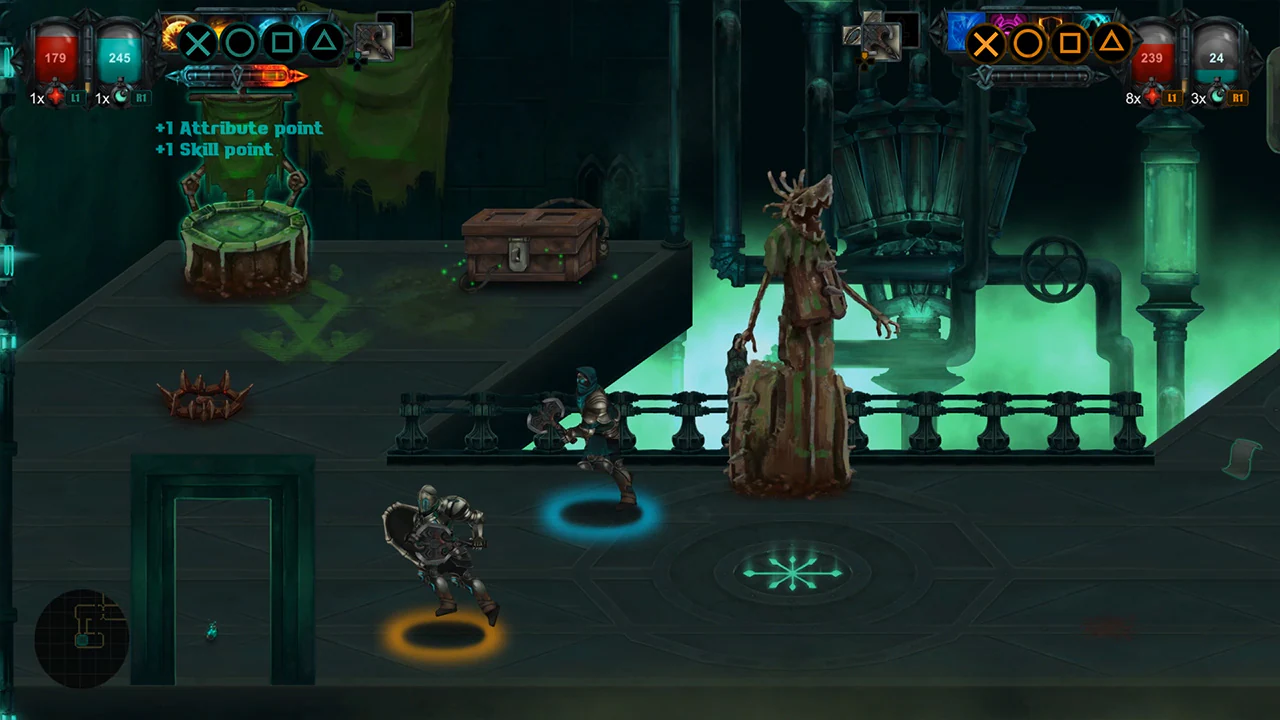Viewport: 1280px width, 720px height.
Task: Click the red health vial showing 239
Action: click(1152, 57)
